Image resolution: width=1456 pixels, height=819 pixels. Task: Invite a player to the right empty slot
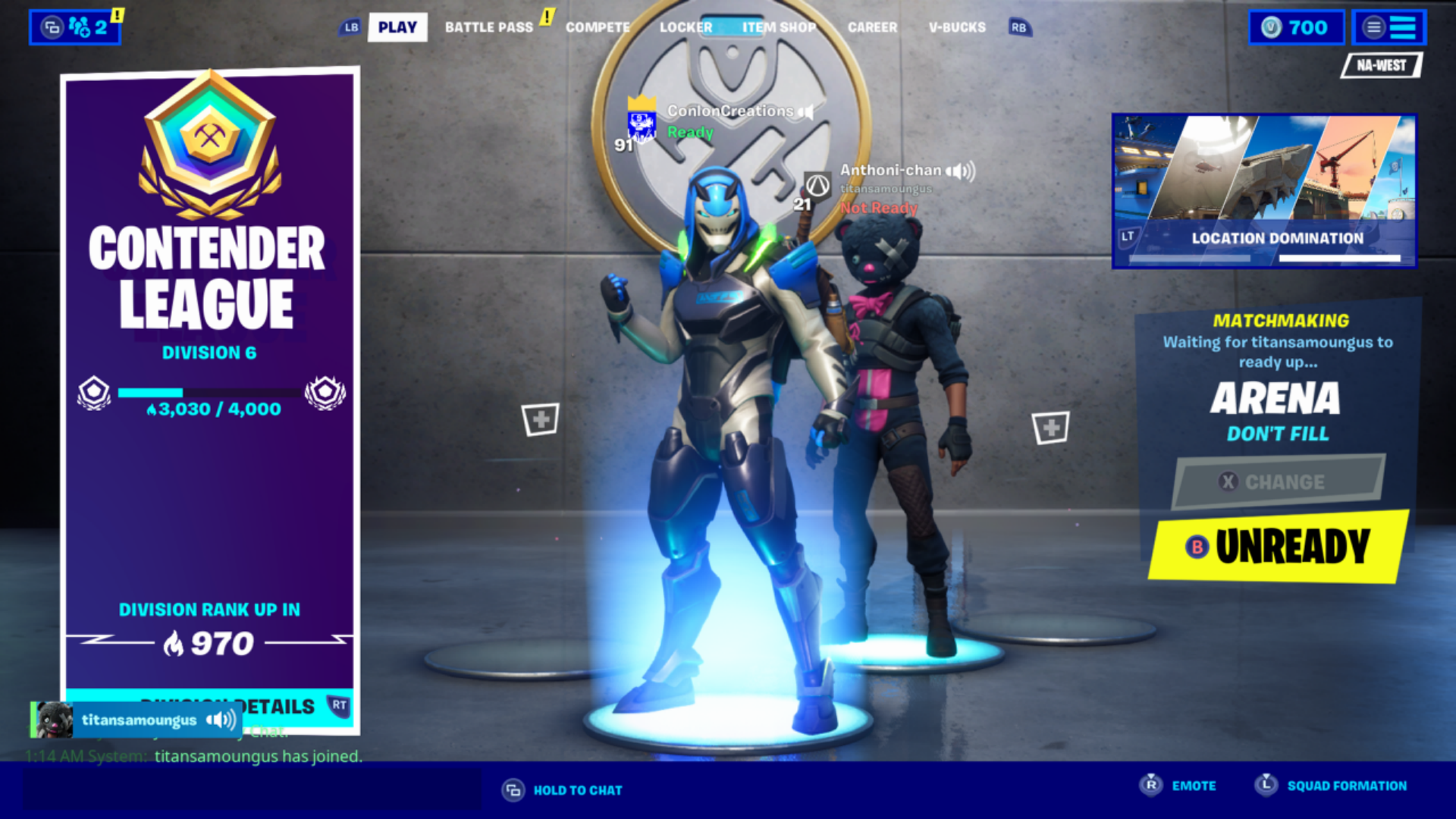(1050, 428)
